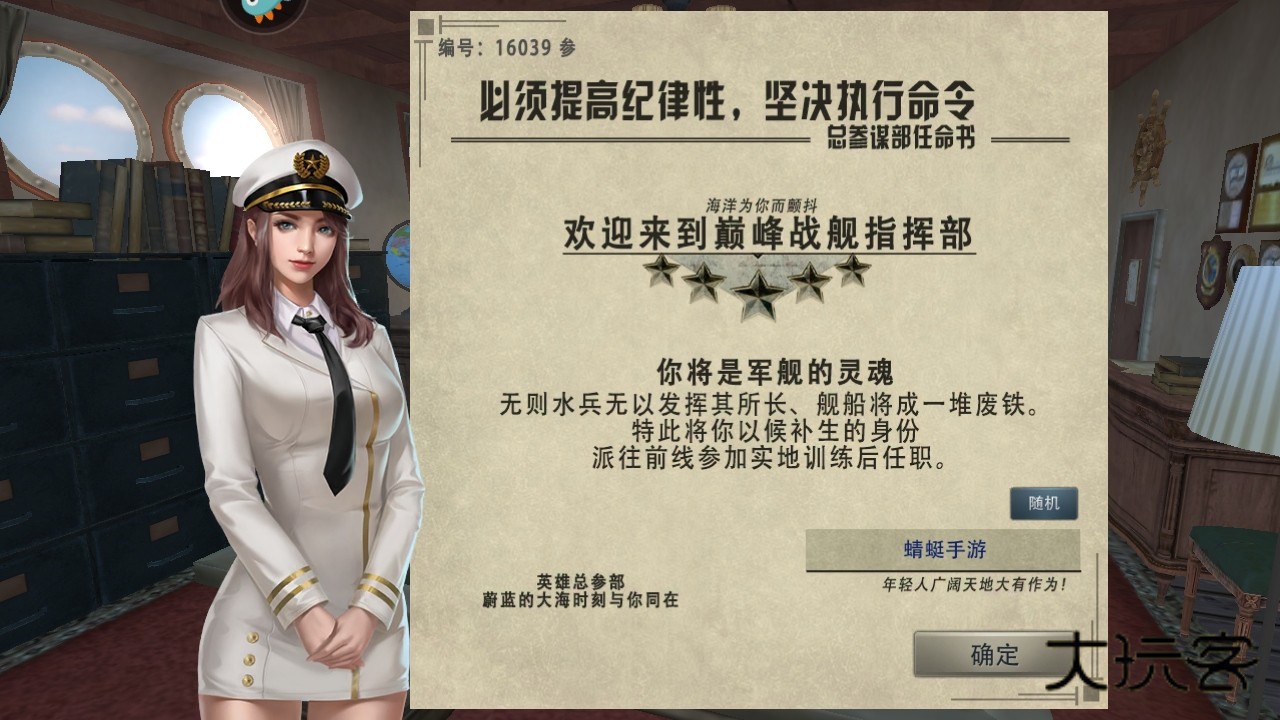
Task: Click the second star from the right
Action: click(x=810, y=280)
